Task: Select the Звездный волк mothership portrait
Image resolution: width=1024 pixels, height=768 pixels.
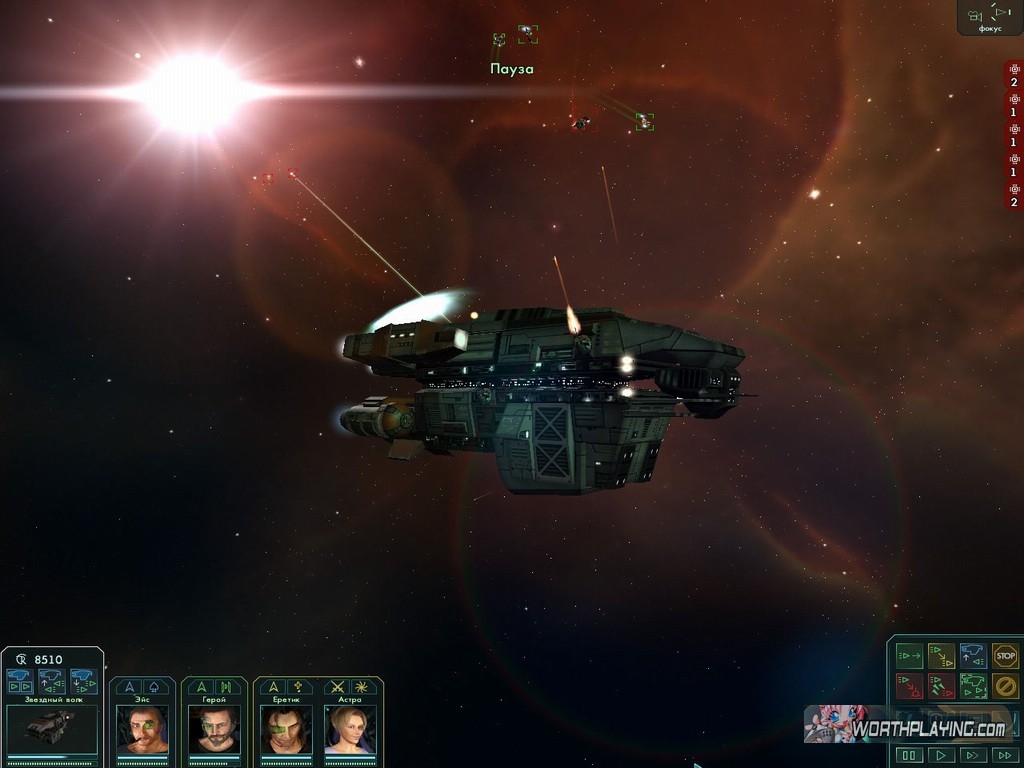Action: 52,729
